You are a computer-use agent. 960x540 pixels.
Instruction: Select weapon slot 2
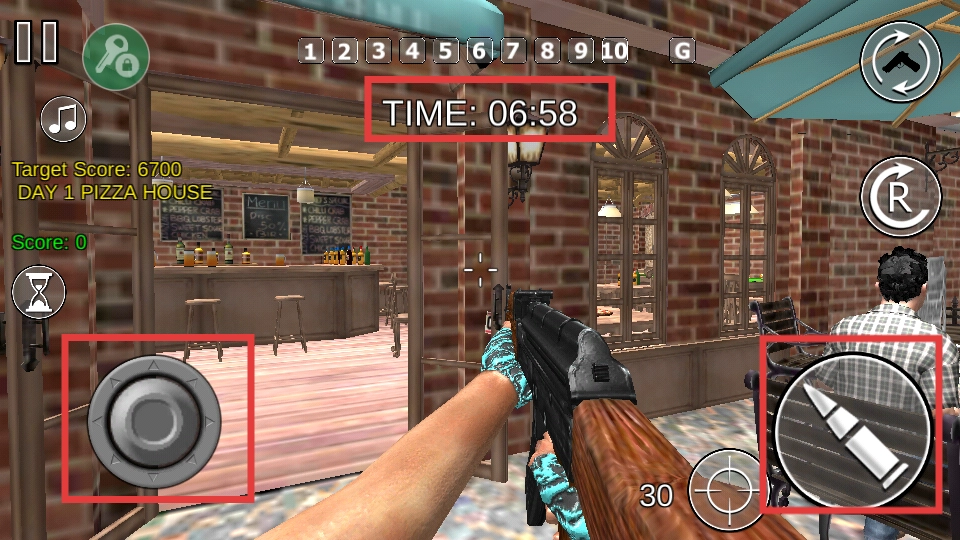pos(345,51)
